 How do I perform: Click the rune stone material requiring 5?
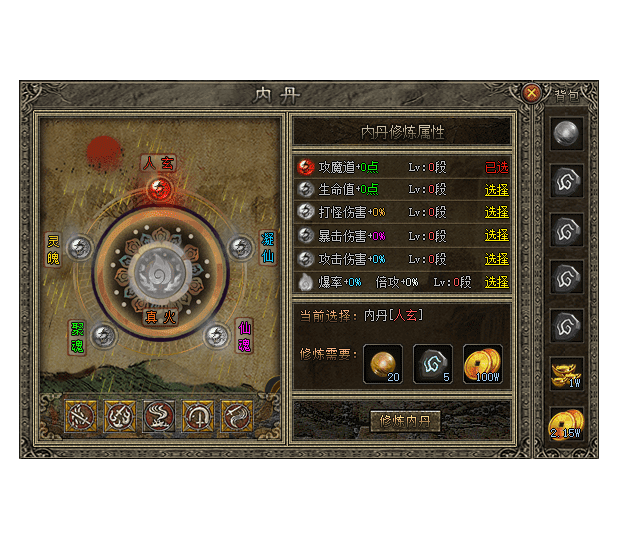click(433, 363)
